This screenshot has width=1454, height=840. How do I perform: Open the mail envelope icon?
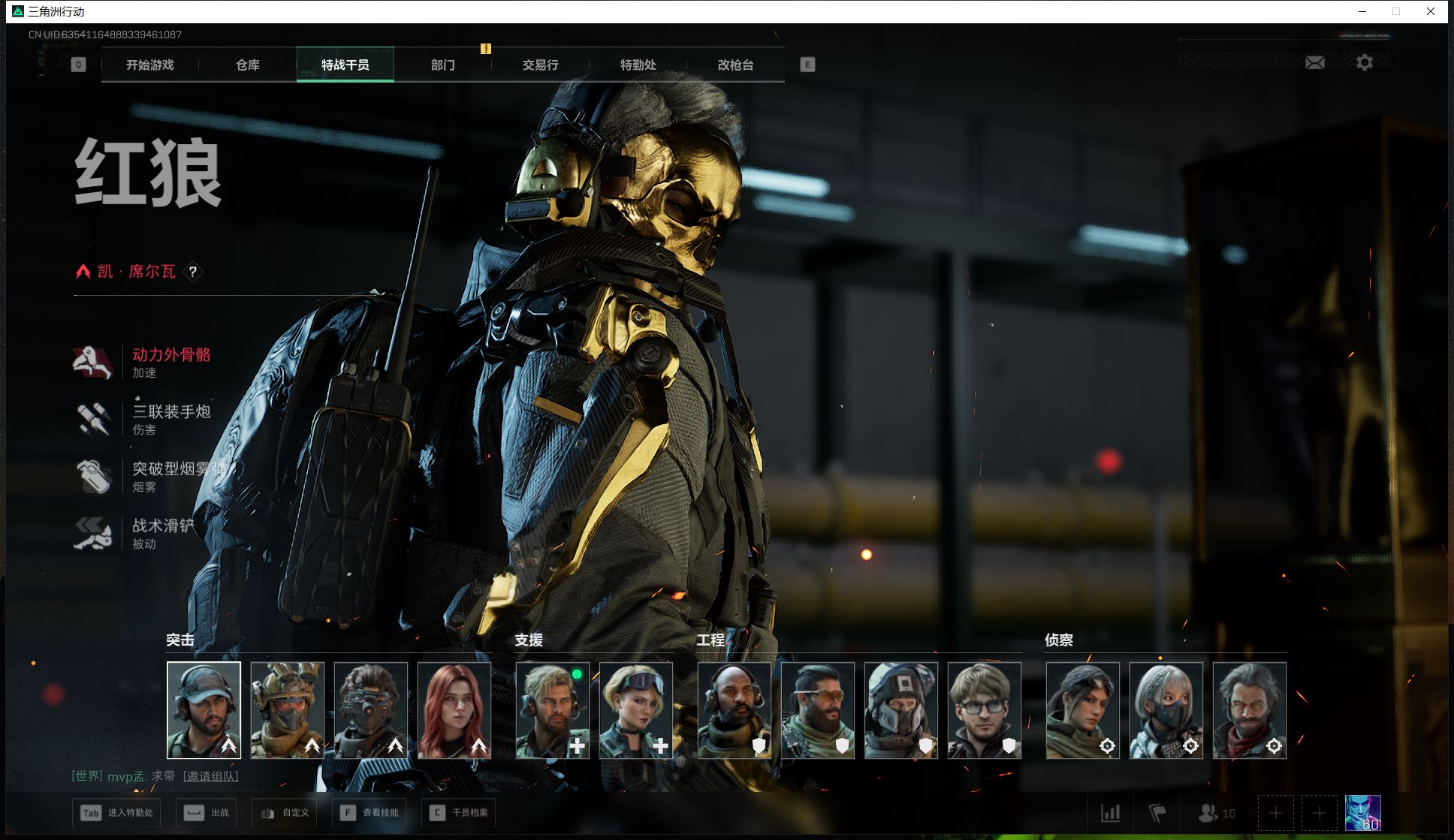click(1314, 63)
